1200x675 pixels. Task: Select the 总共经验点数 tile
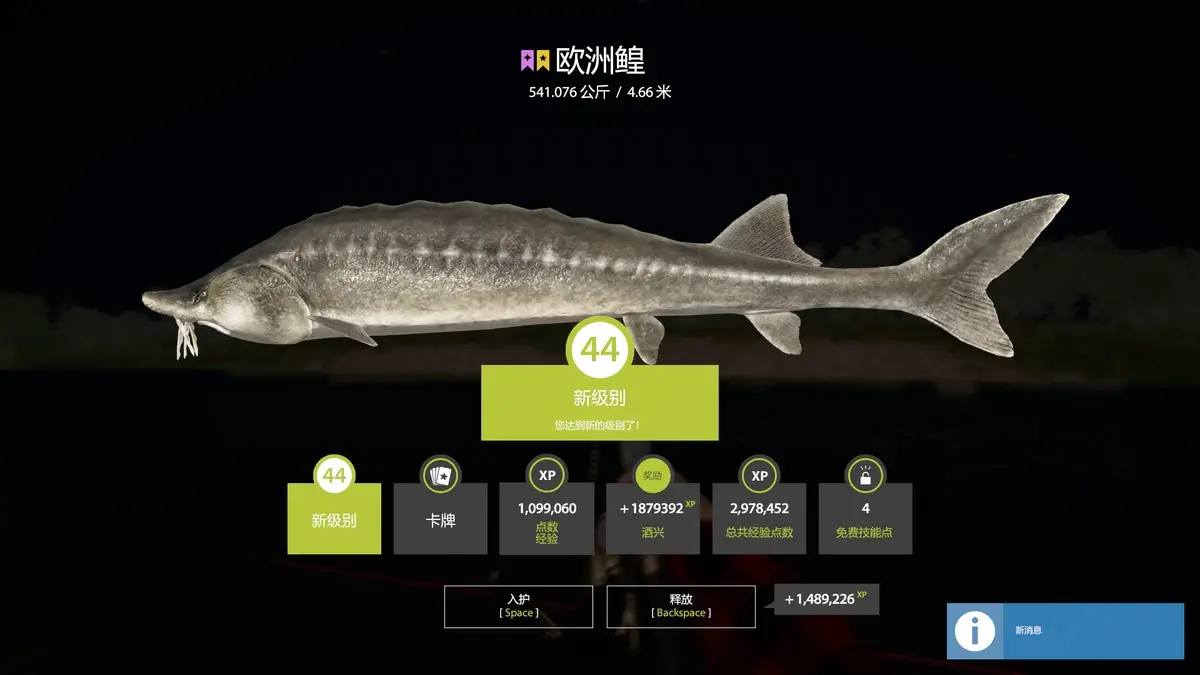pyautogui.click(x=759, y=518)
